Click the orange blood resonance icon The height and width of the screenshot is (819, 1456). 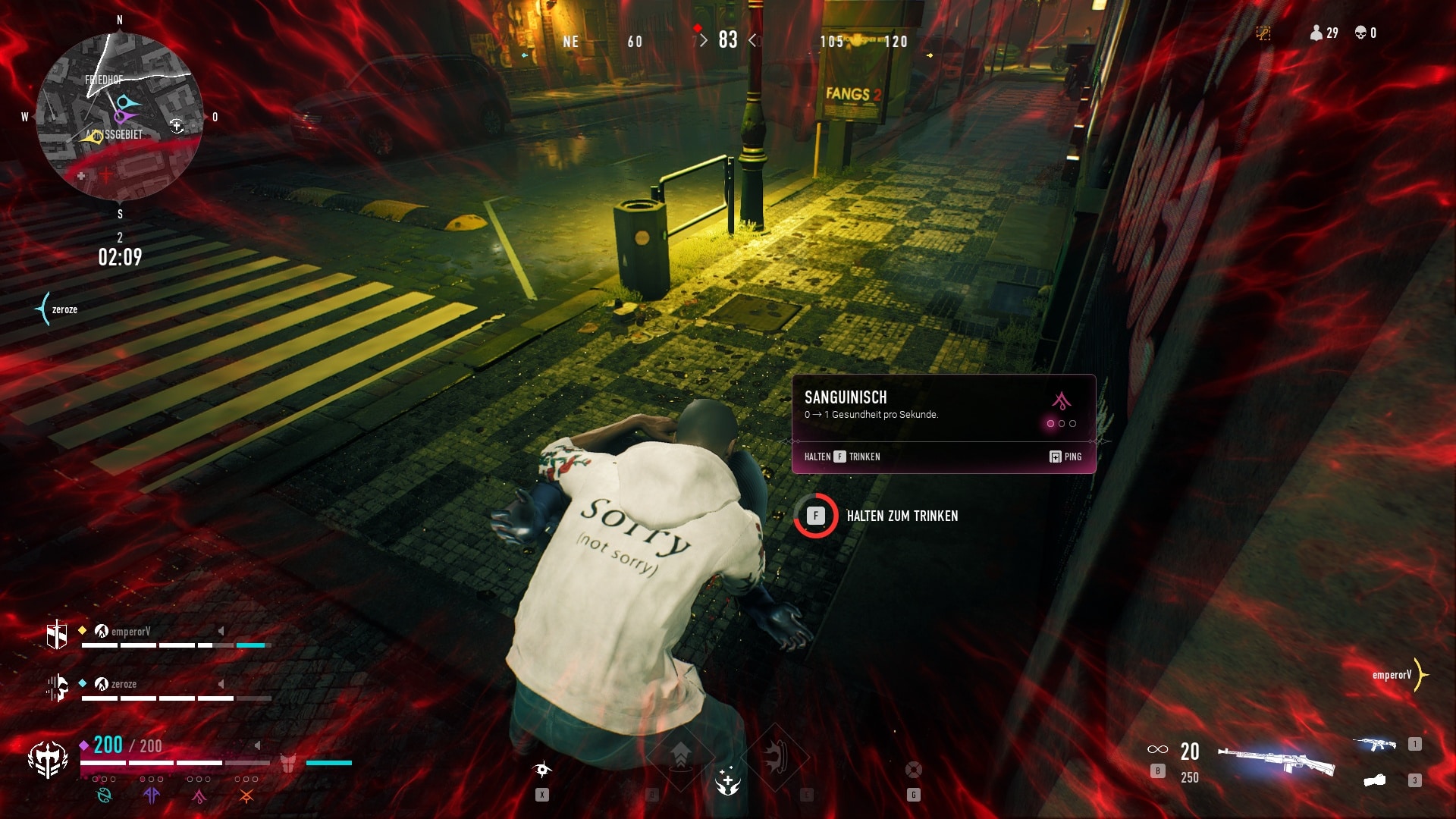(246, 795)
